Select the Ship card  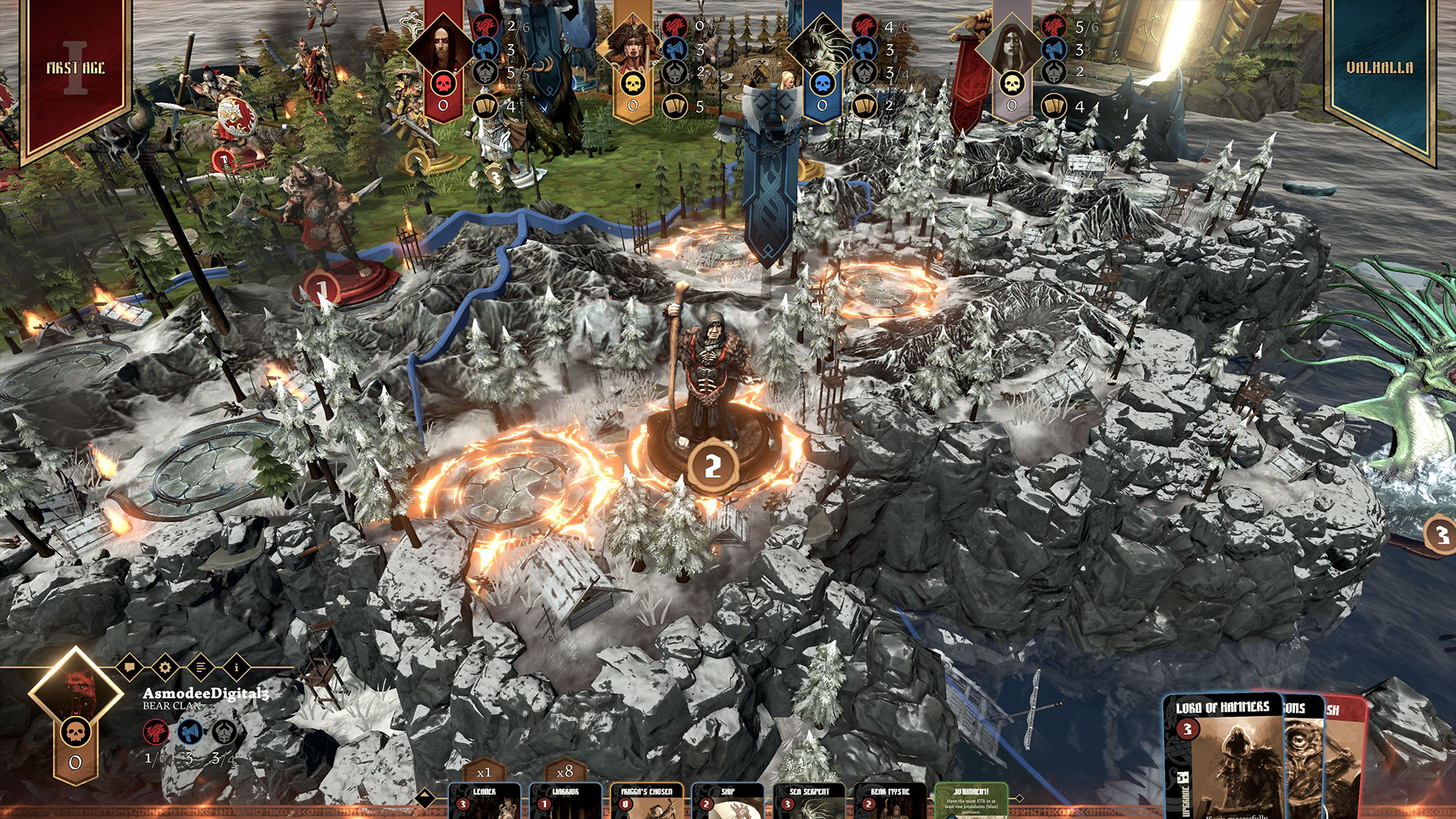tap(727, 801)
